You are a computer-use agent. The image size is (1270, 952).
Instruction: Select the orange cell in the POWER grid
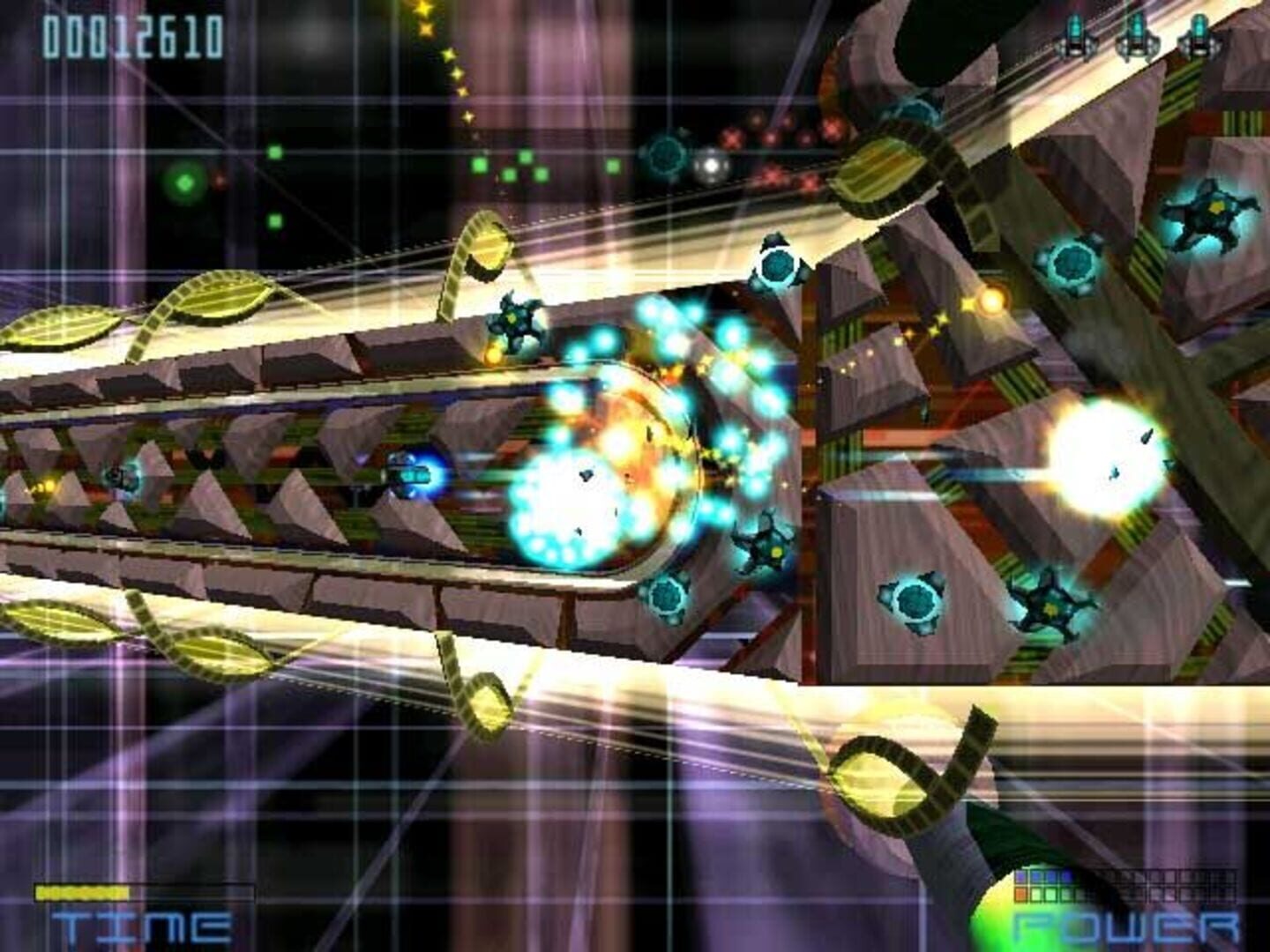pos(1020,893)
